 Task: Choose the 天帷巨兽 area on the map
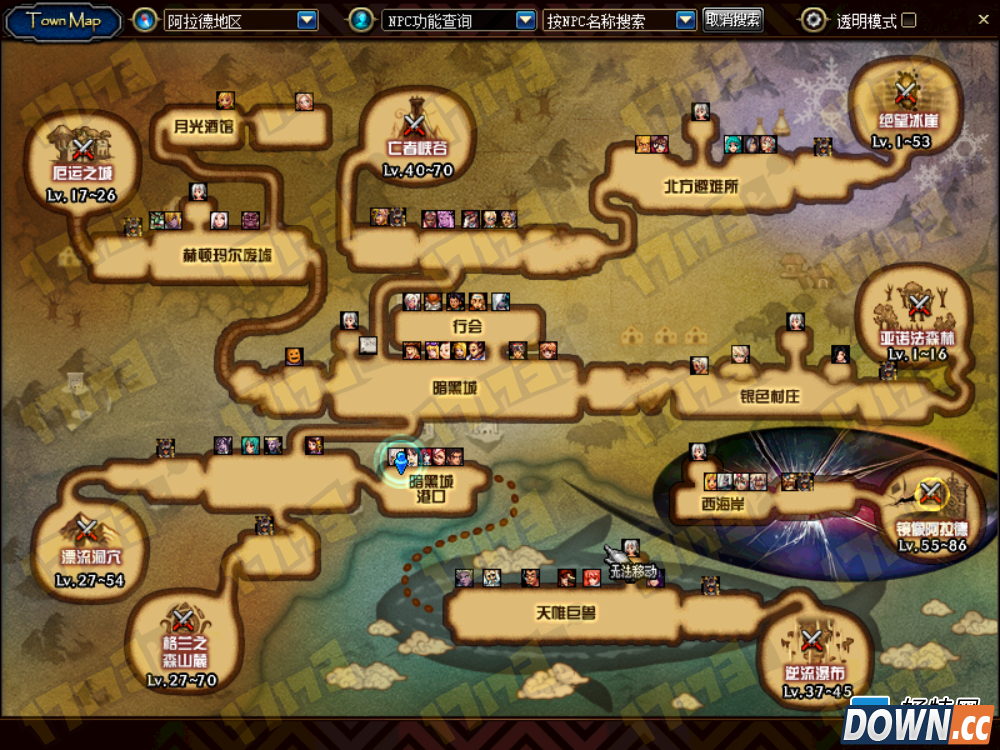click(565, 611)
